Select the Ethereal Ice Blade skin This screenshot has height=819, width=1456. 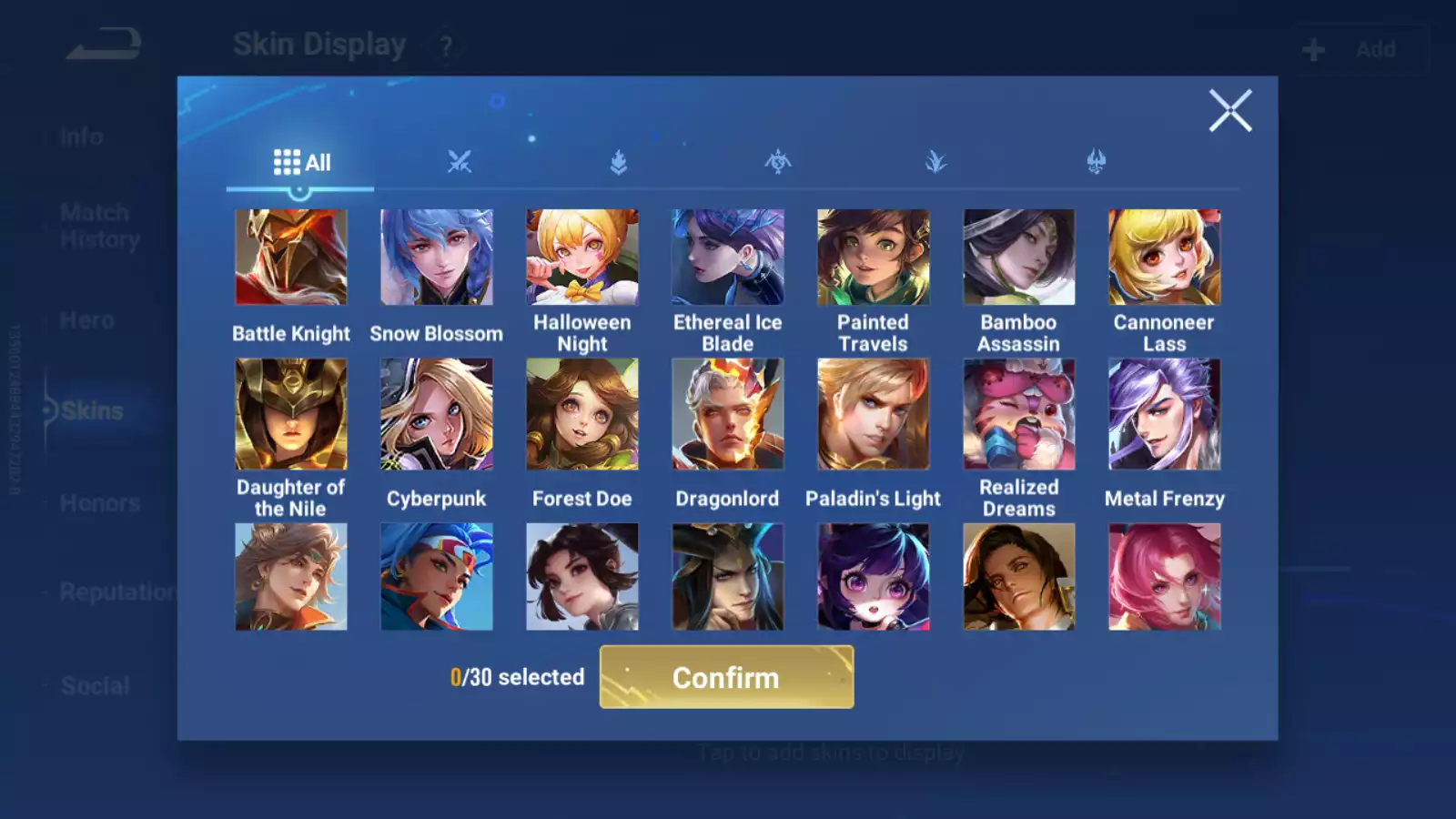tap(728, 258)
